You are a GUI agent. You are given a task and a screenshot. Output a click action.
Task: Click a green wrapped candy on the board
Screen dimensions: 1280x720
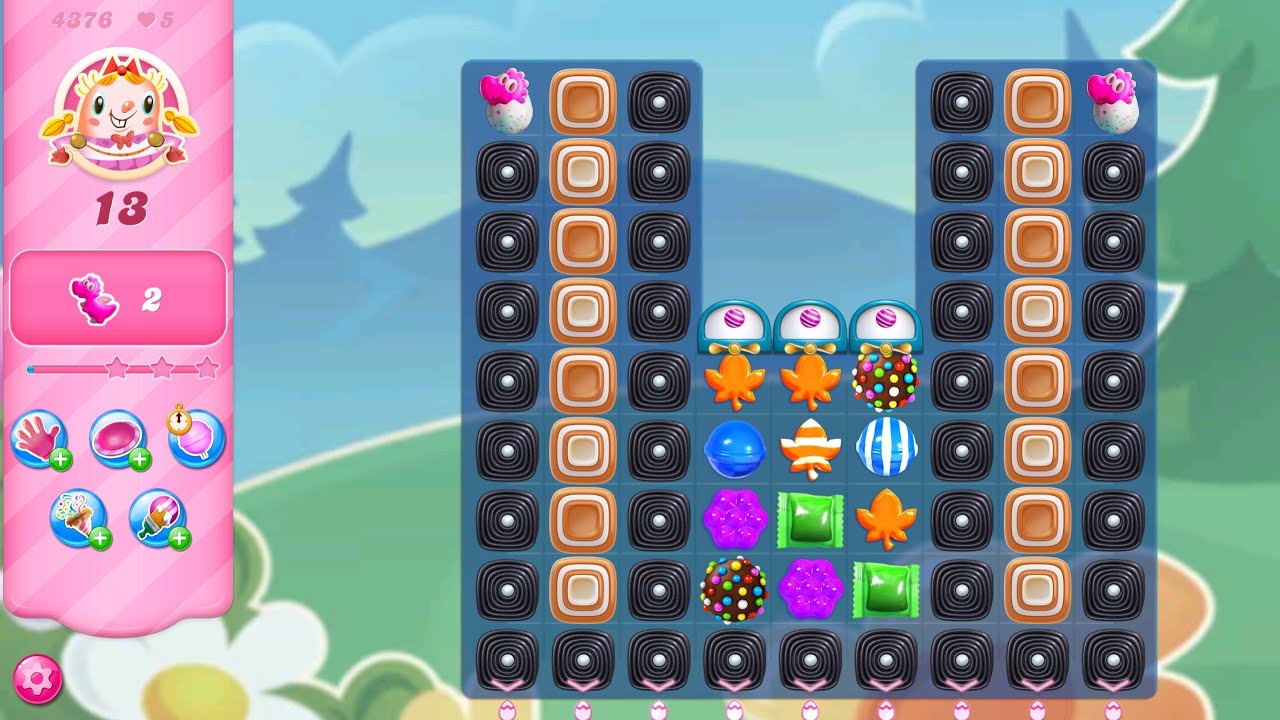(811, 516)
